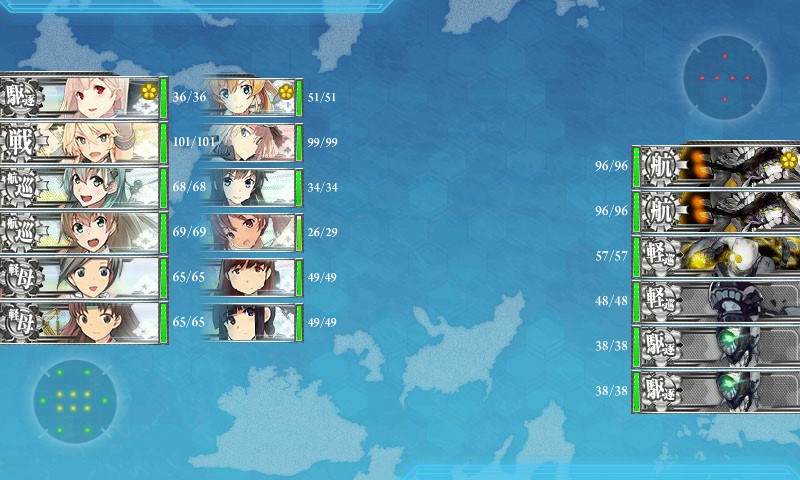Open the green friendly formation radar

coord(74,402)
